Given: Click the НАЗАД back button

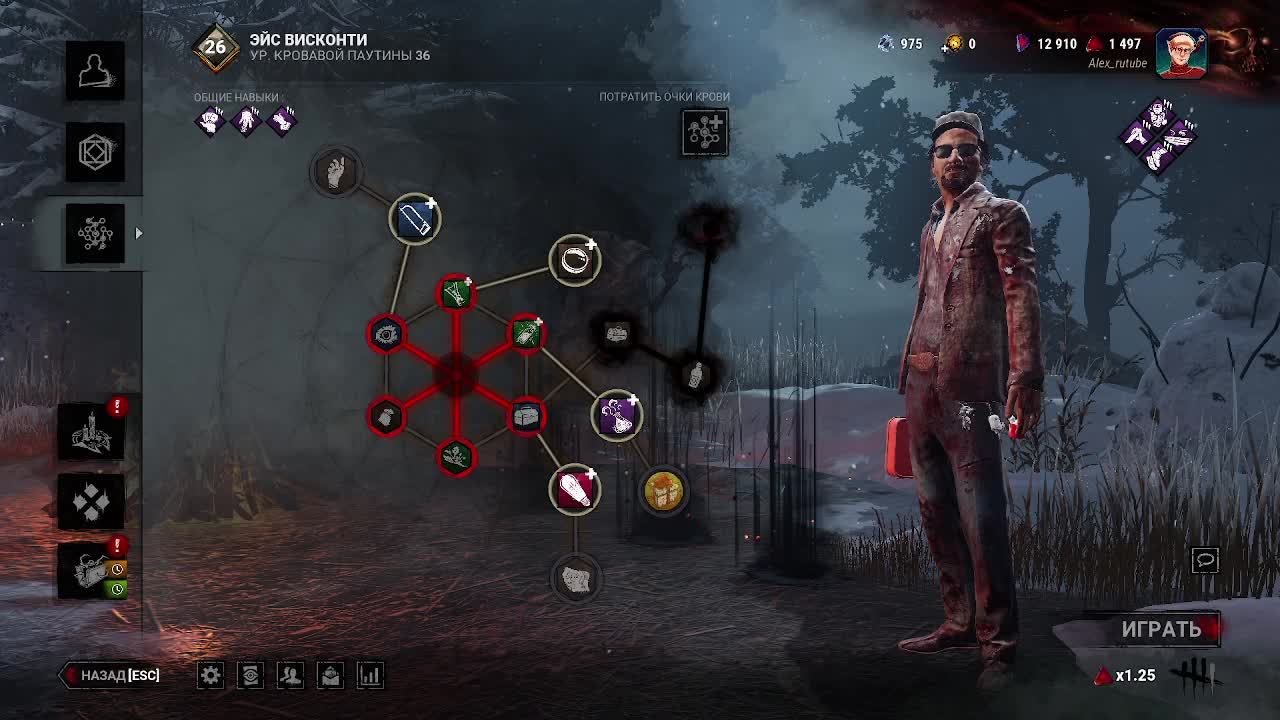Looking at the screenshot, I should (x=112, y=675).
